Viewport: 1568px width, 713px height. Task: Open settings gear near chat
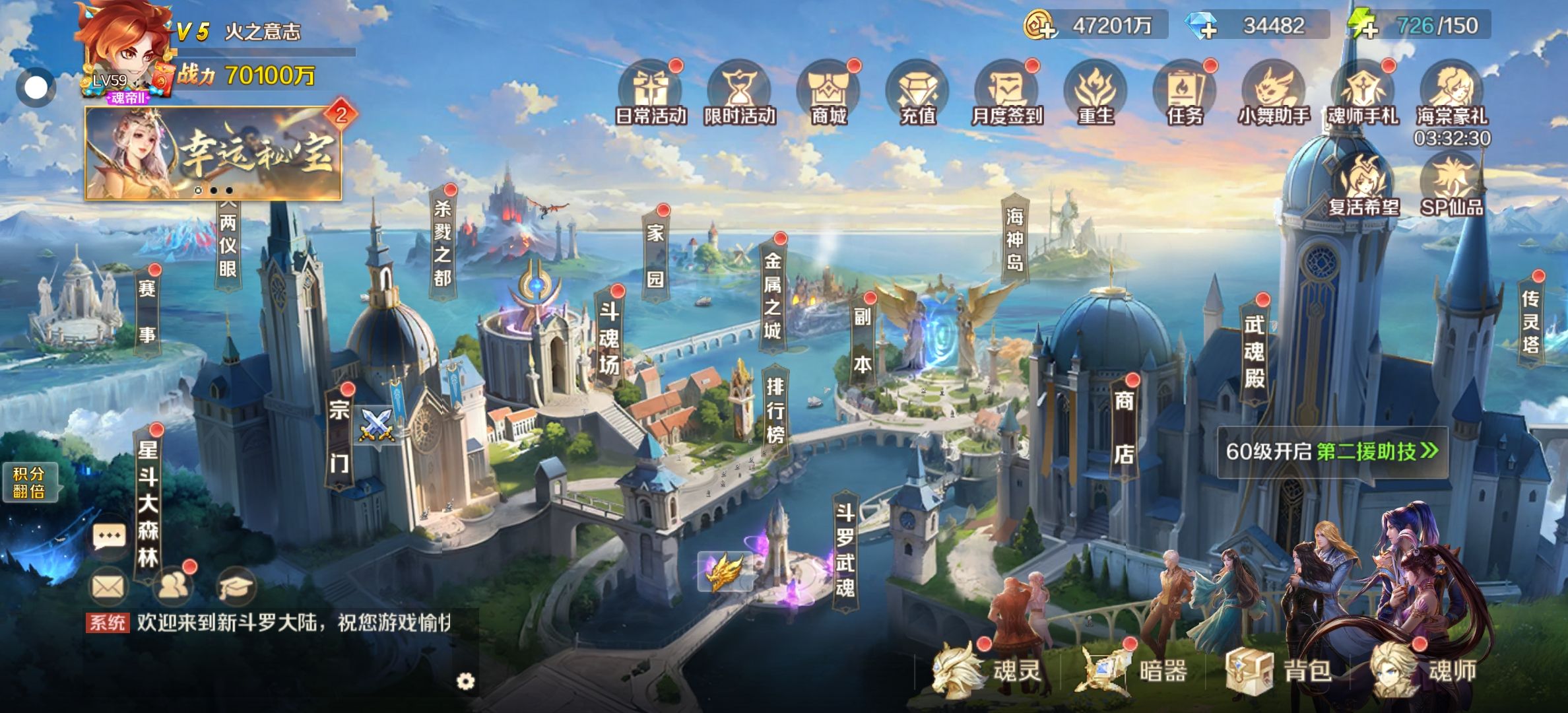coord(465,681)
